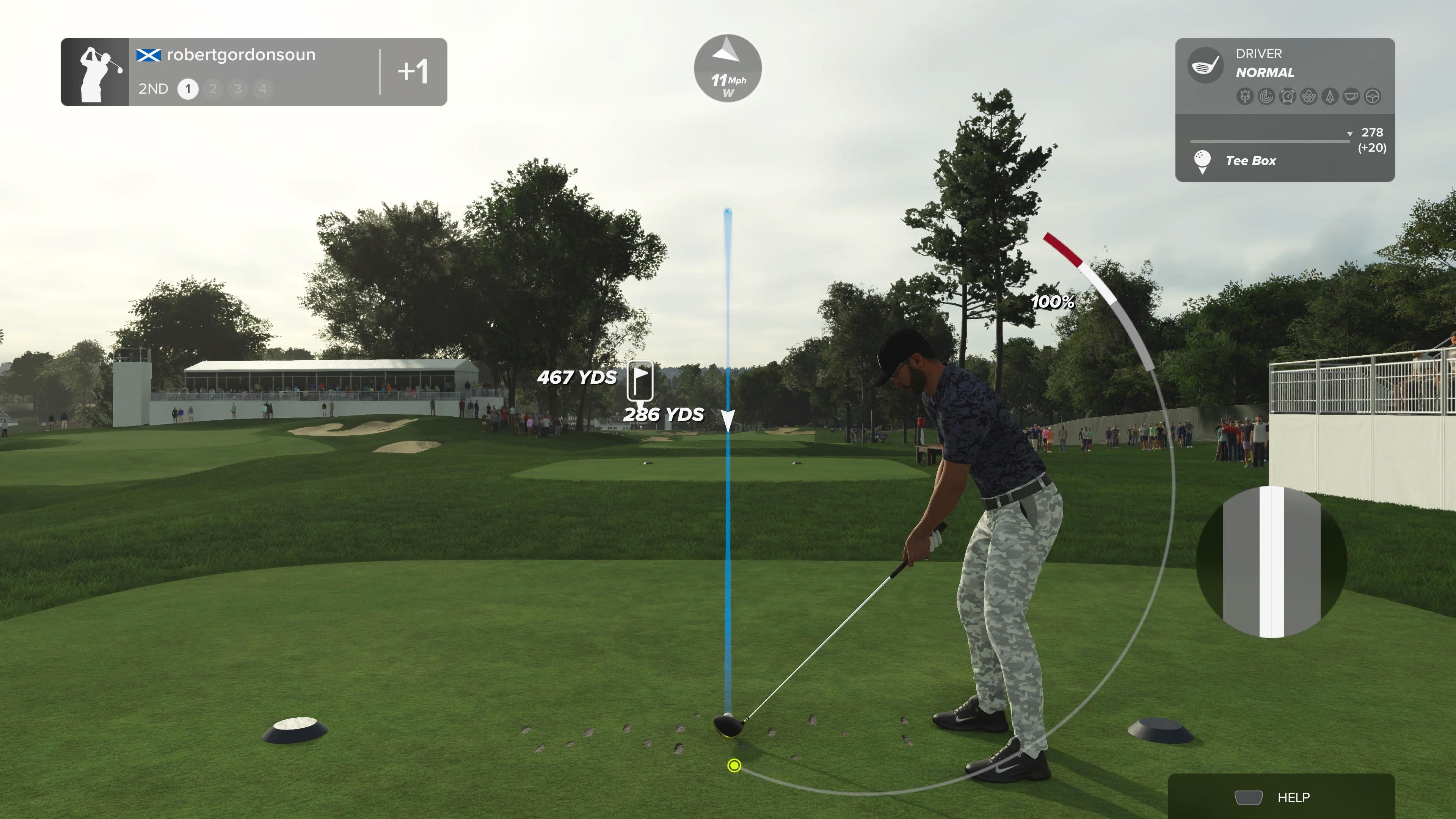Select hole 1 indicator in the scorecard strip
The width and height of the screenshot is (1456, 819).
(x=189, y=89)
